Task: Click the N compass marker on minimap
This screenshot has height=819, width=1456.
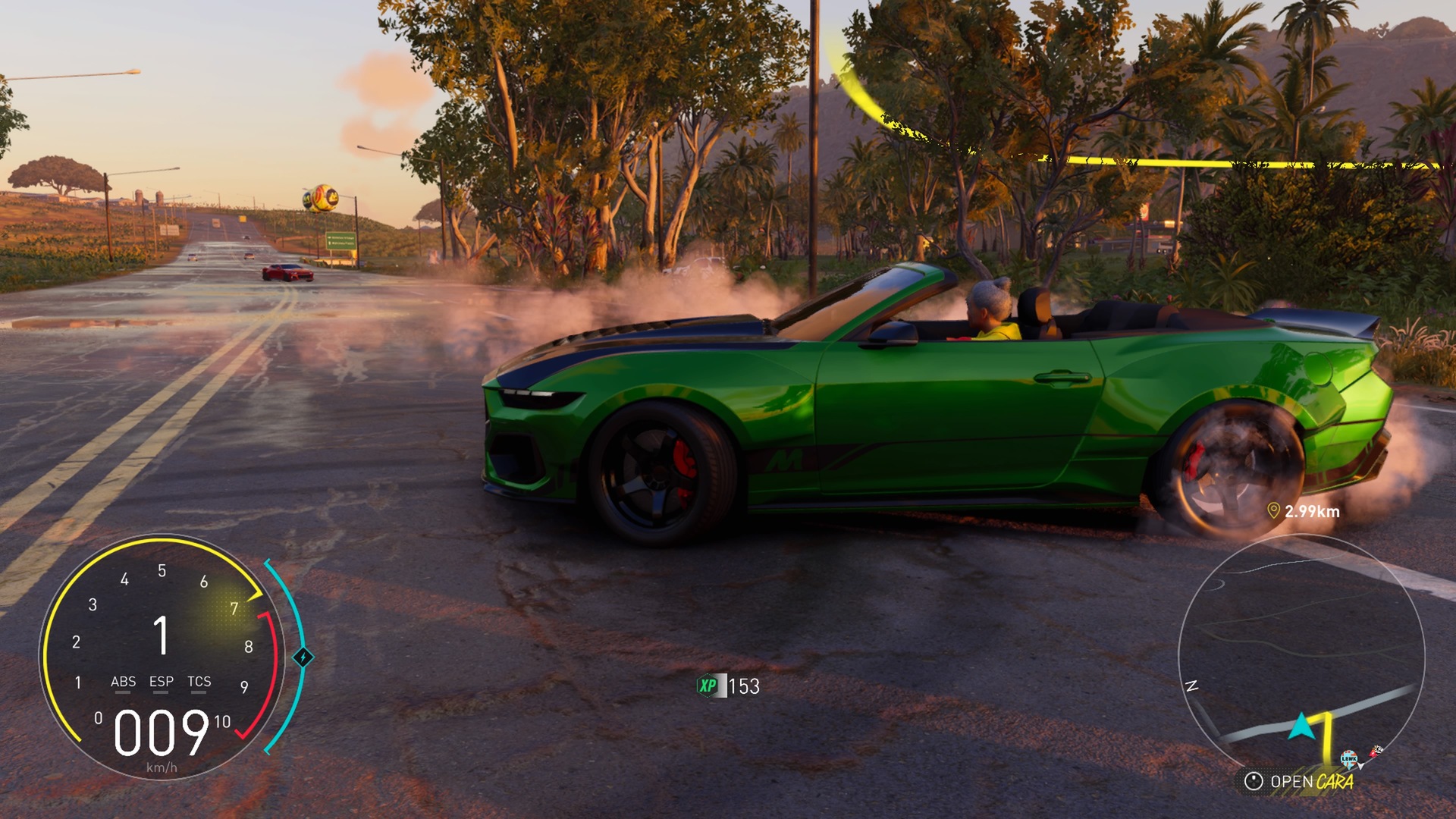Action: tap(1191, 686)
